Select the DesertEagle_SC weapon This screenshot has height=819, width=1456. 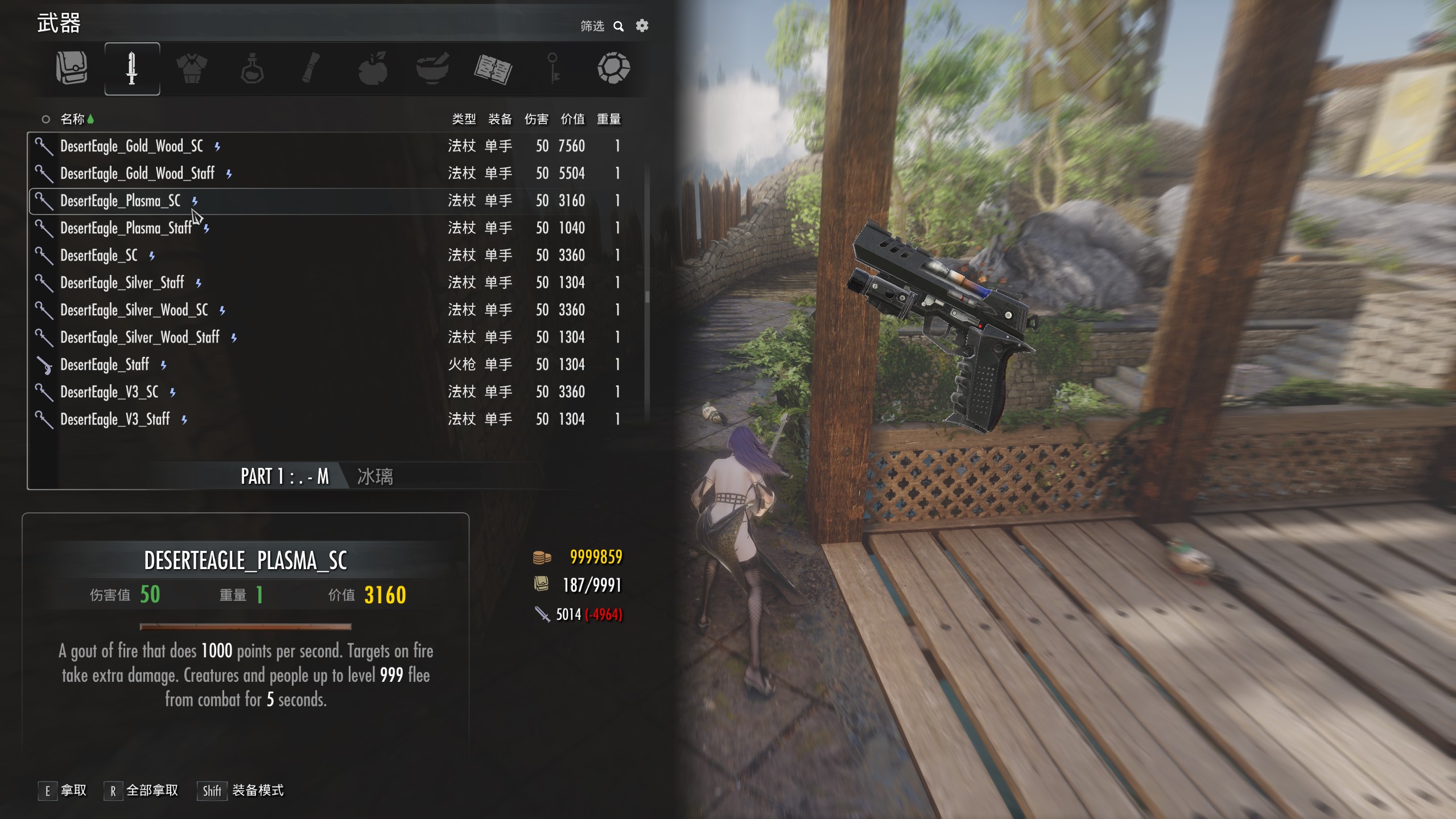click(x=99, y=256)
